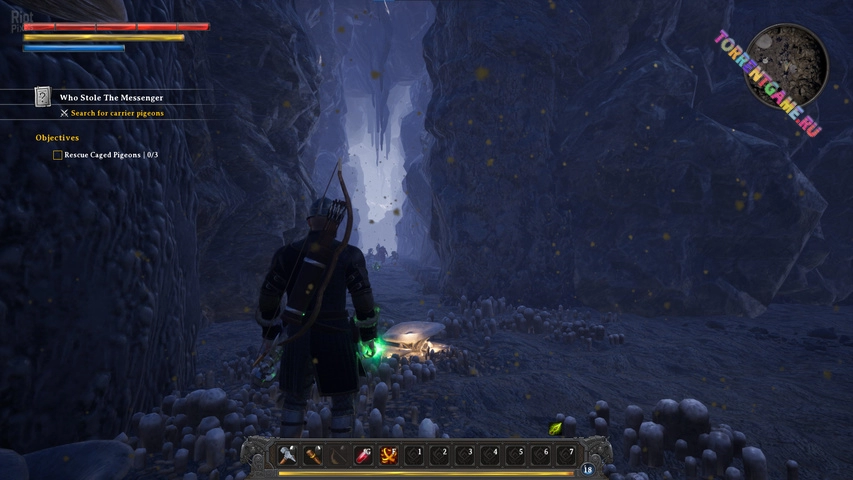Click the green leaf icon above hotbar
The image size is (853, 480).
[556, 428]
